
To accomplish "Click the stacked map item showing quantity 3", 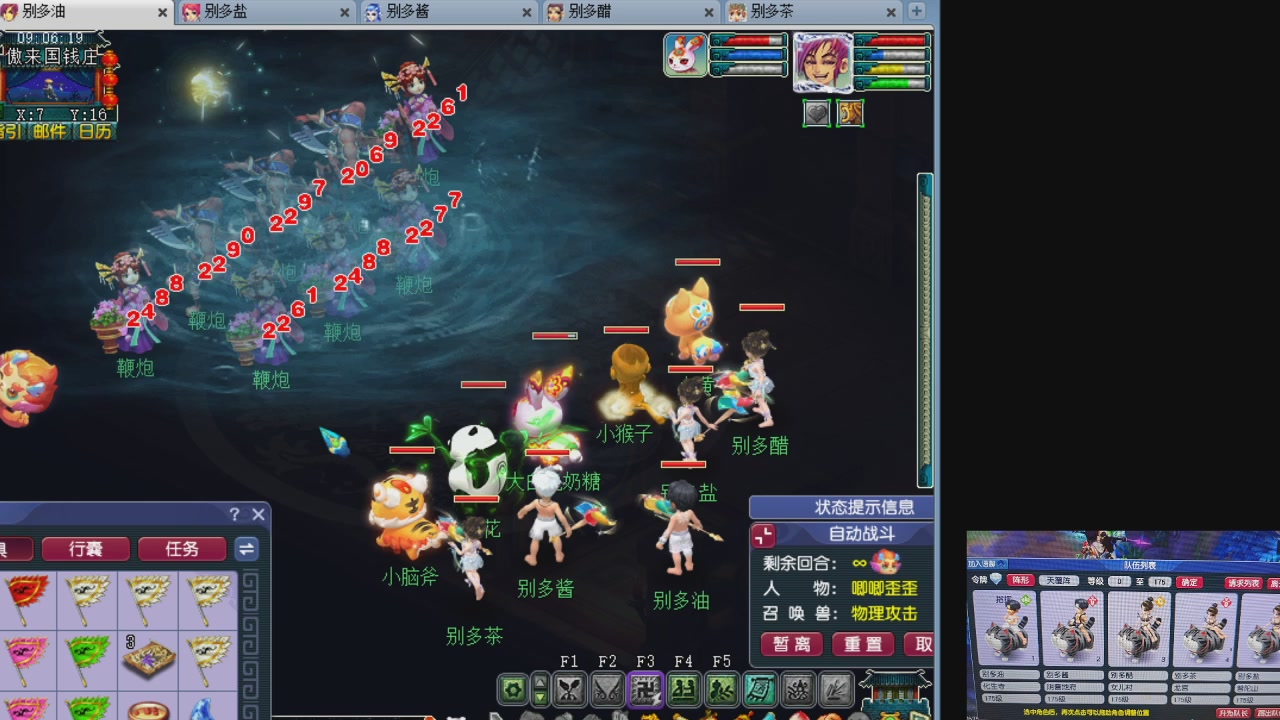I will [x=148, y=658].
